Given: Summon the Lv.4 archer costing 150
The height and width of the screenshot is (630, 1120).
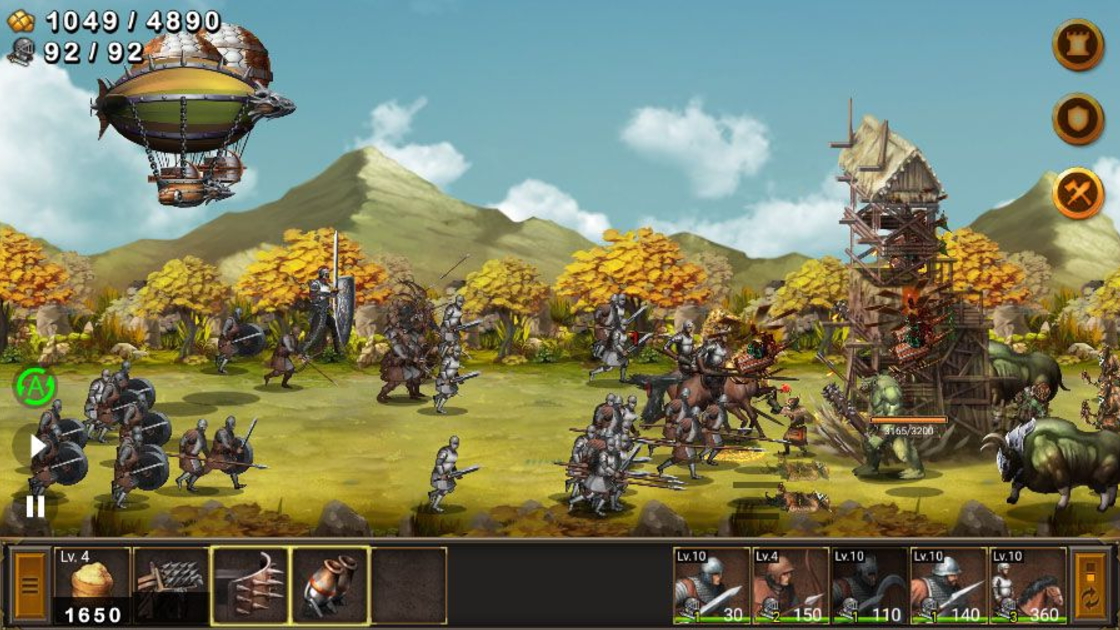Looking at the screenshot, I should pyautogui.click(x=790, y=585).
